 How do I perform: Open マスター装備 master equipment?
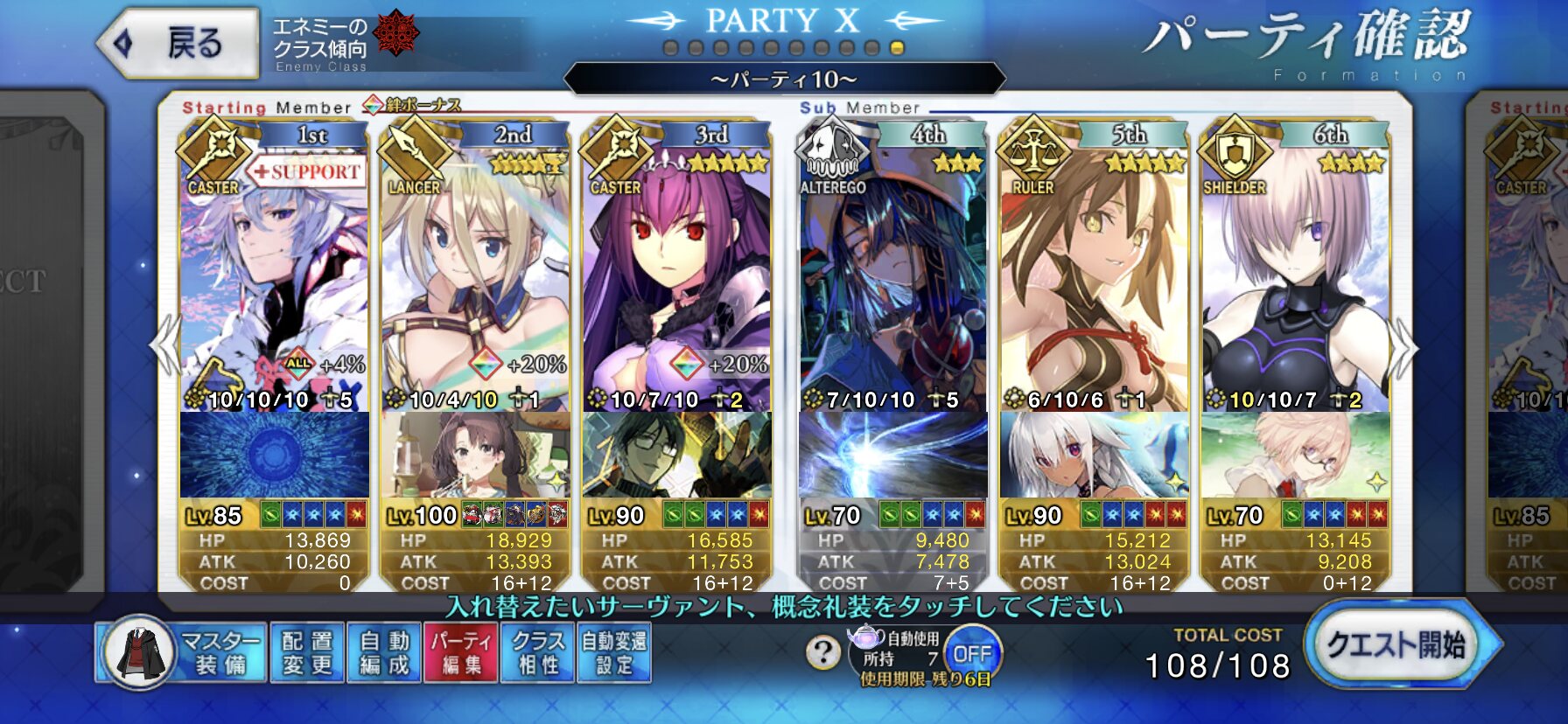pyautogui.click(x=181, y=653)
